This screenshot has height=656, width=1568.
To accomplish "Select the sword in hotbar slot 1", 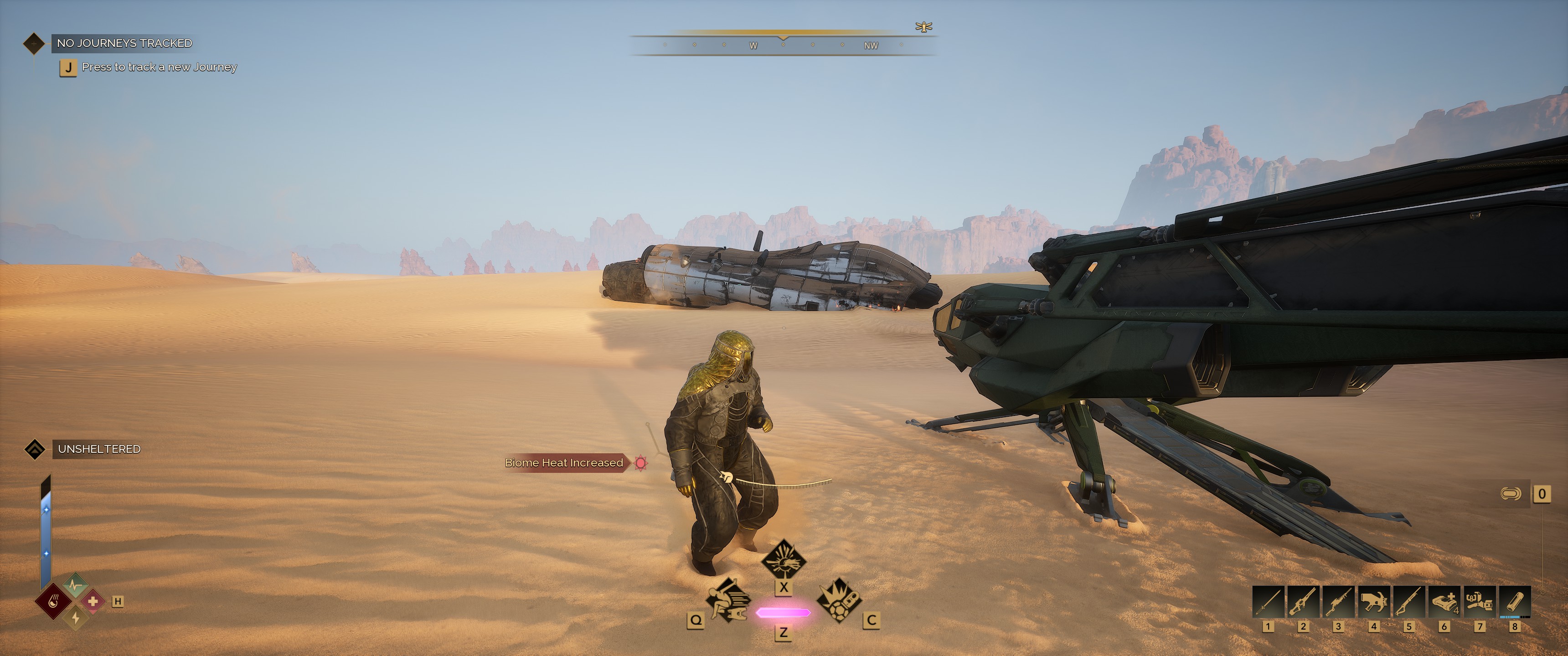I will coord(1268,602).
